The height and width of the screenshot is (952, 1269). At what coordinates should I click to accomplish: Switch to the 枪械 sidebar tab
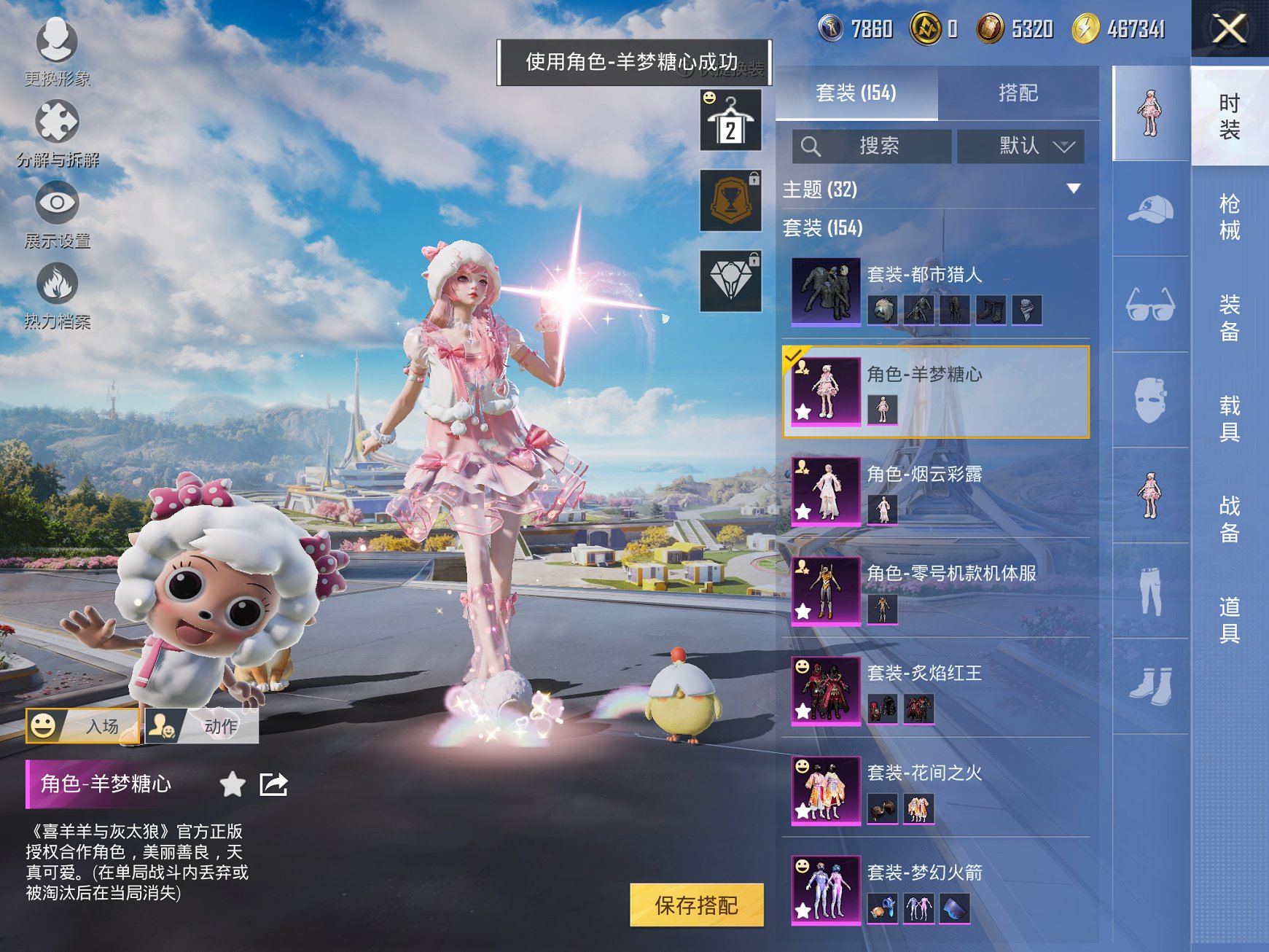click(x=1230, y=216)
